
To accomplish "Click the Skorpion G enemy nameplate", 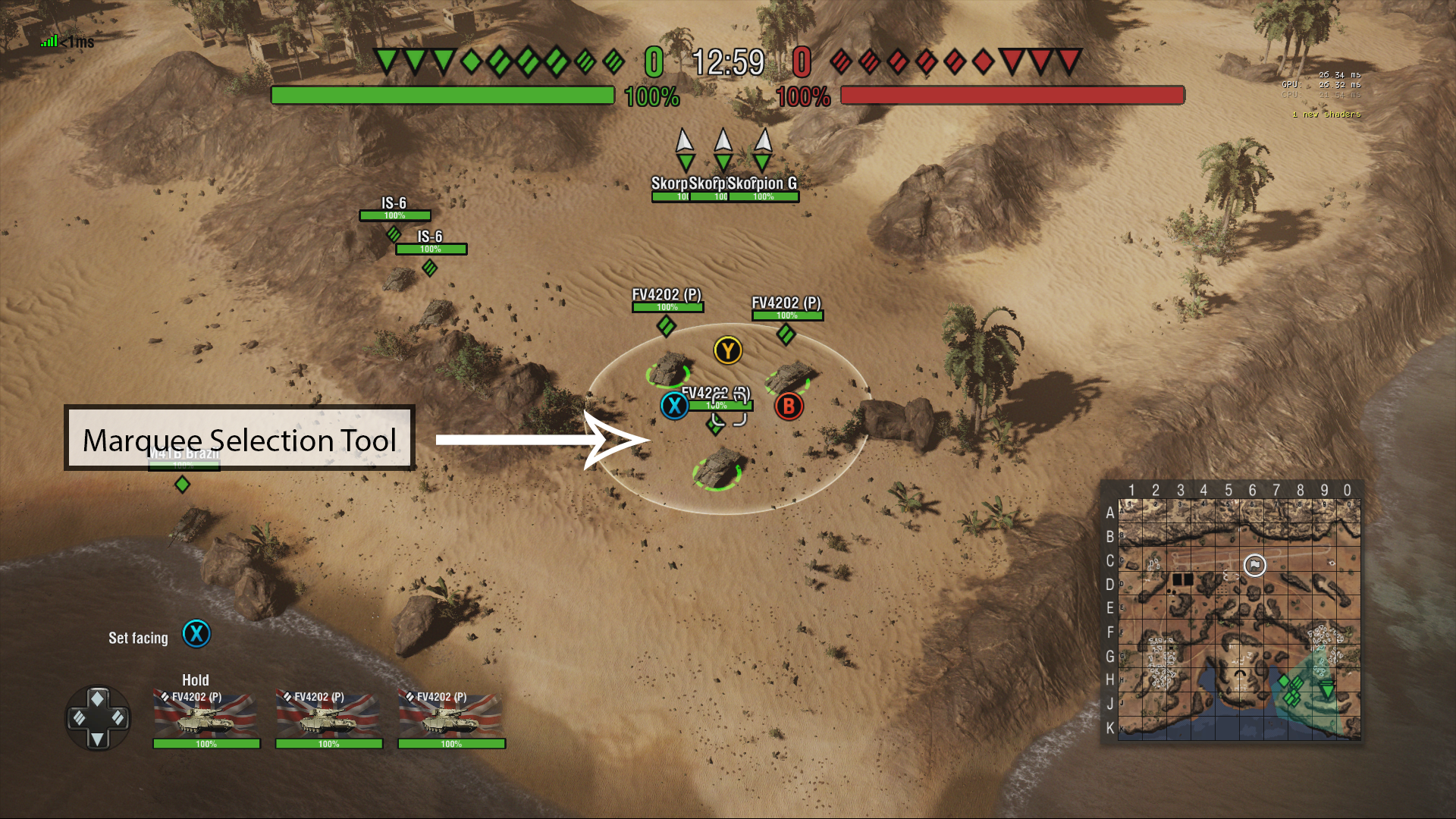I will coord(762,182).
